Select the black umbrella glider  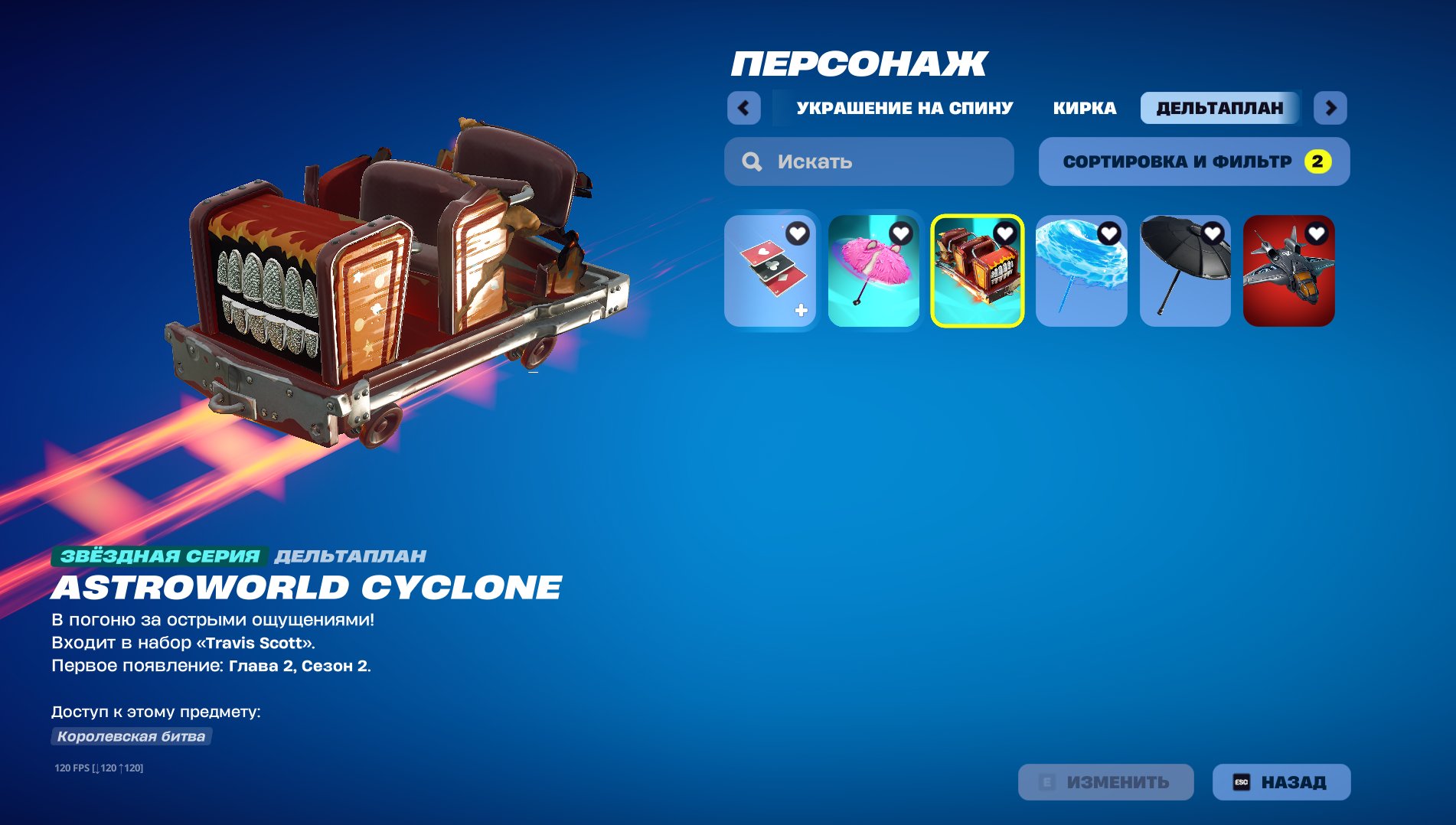(x=1184, y=272)
